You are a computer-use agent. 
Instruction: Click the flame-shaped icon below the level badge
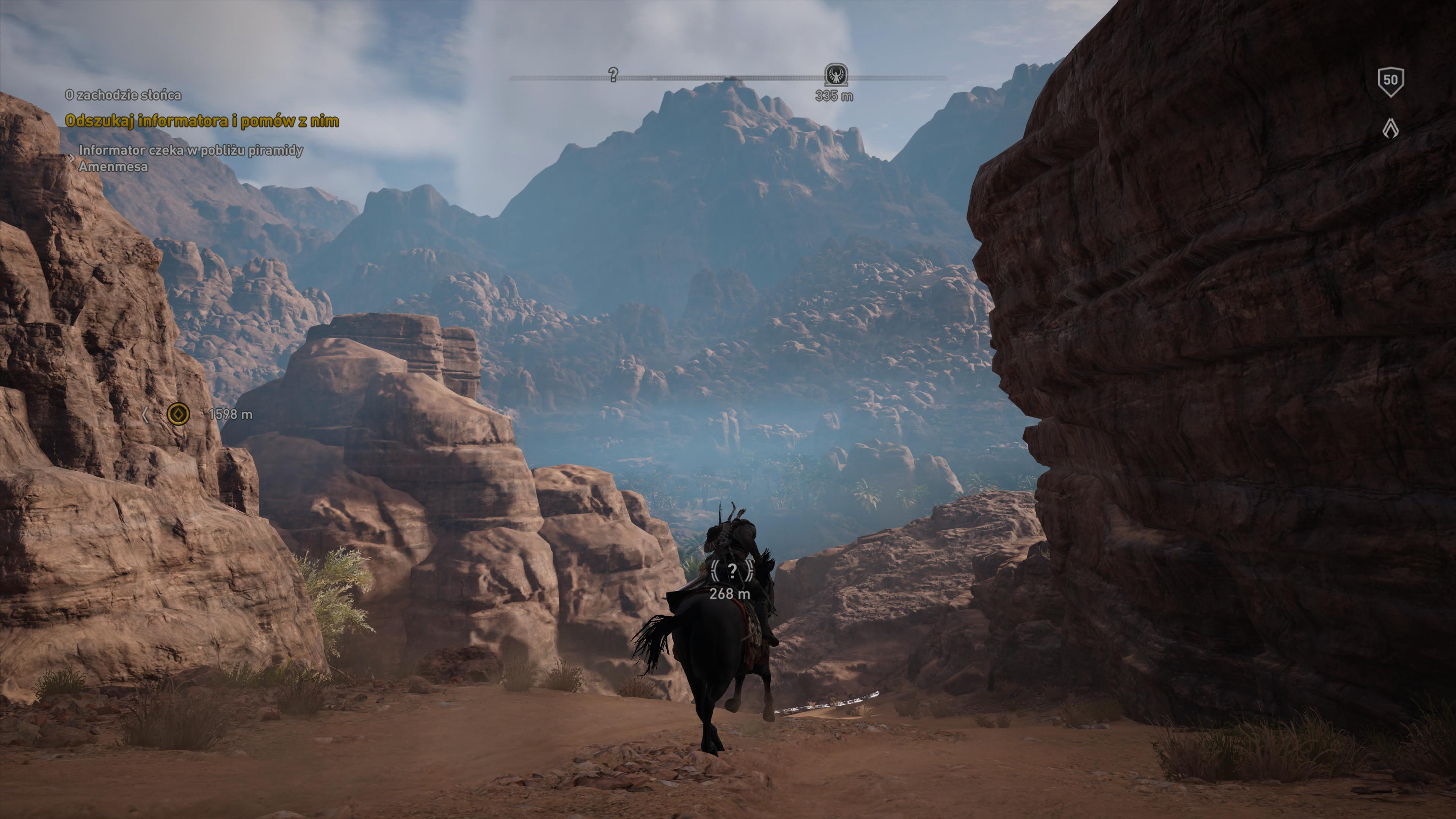pos(1390,128)
